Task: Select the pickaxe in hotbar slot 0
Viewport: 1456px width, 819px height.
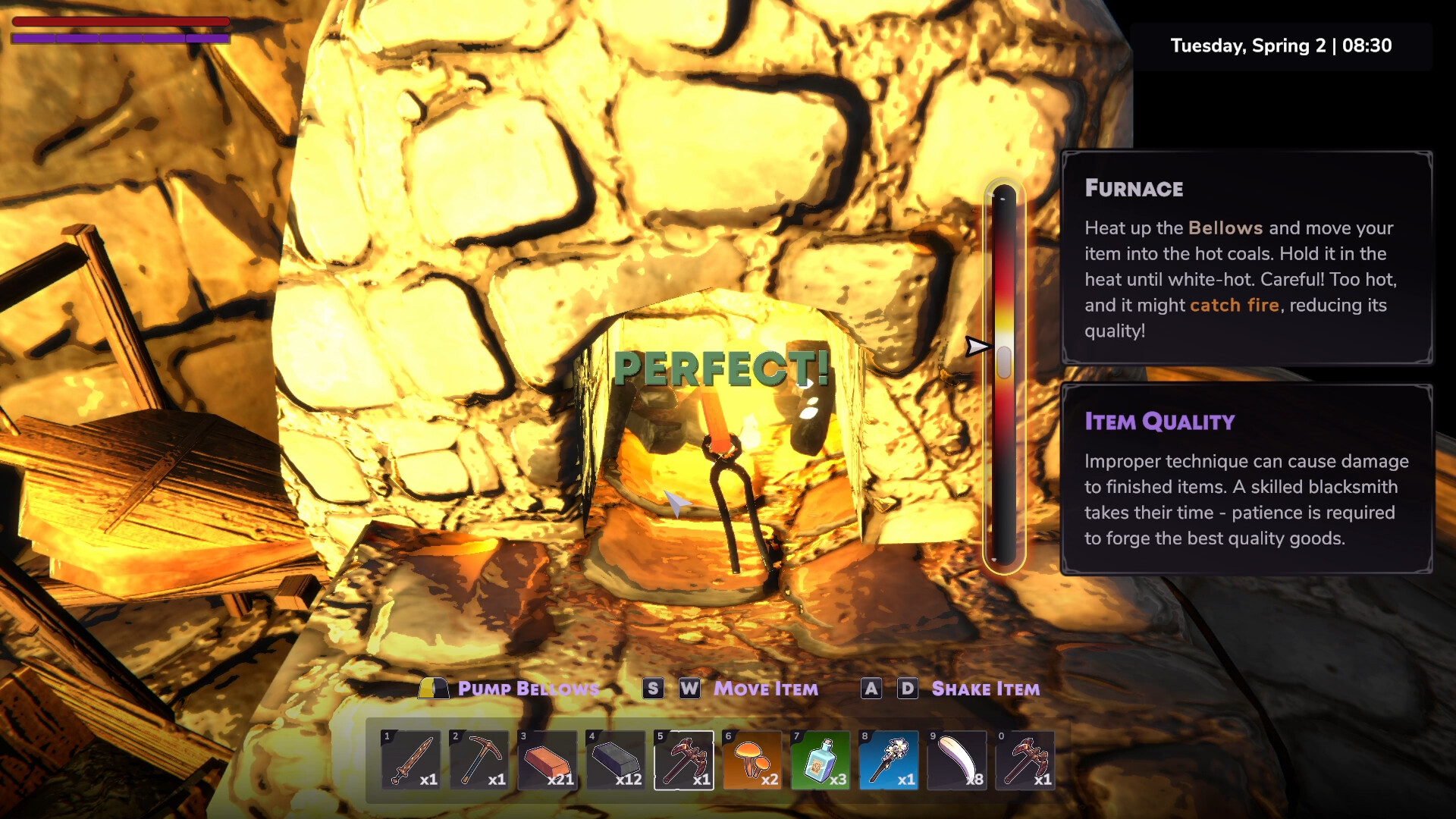Action: 1025,761
